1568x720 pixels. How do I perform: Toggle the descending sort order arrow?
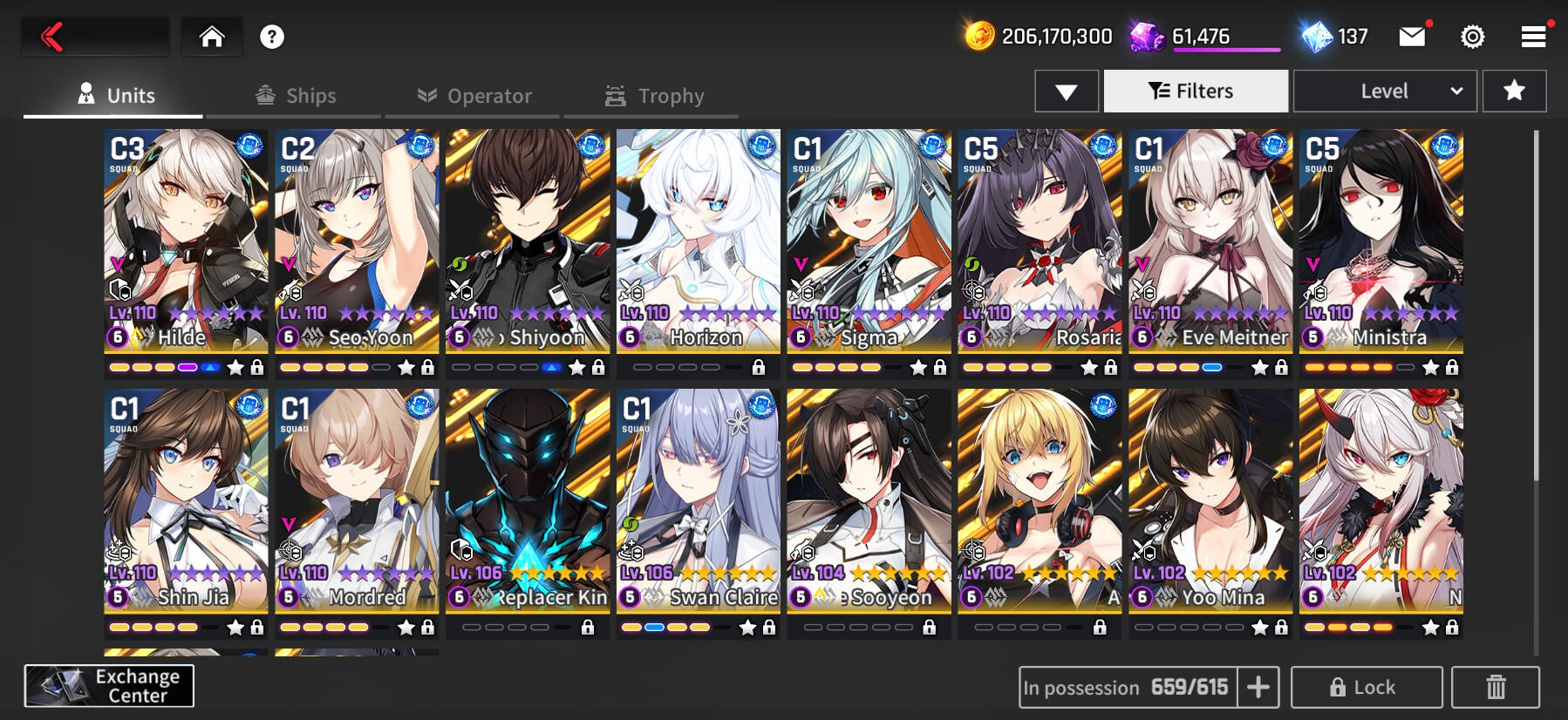point(1066,92)
